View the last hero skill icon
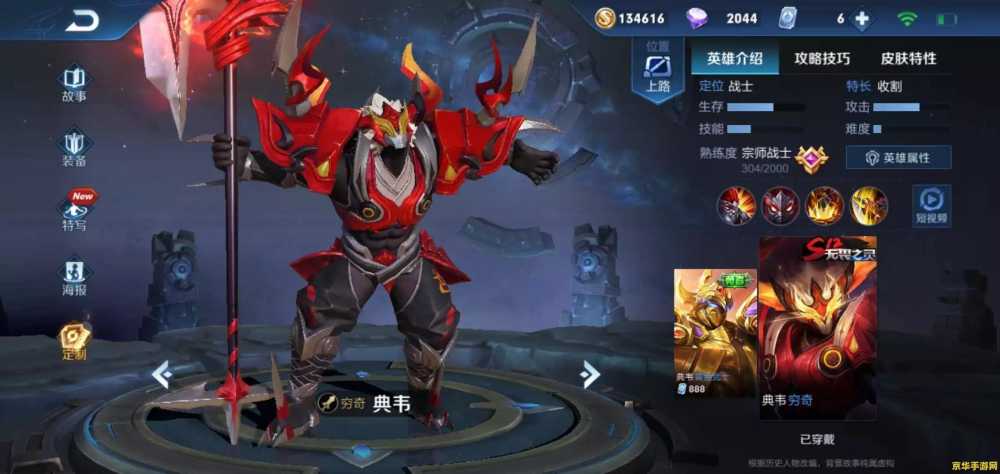 [x=868, y=205]
